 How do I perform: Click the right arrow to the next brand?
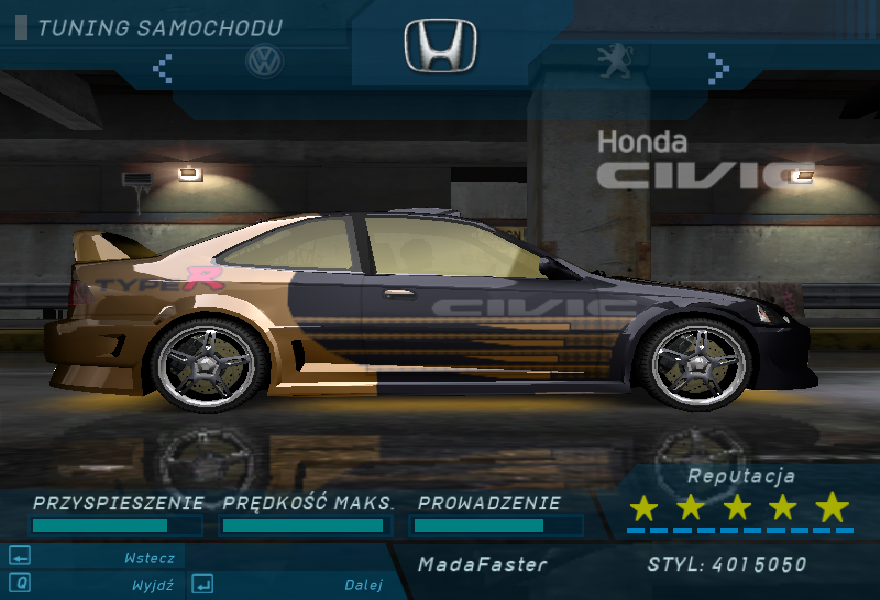[717, 66]
